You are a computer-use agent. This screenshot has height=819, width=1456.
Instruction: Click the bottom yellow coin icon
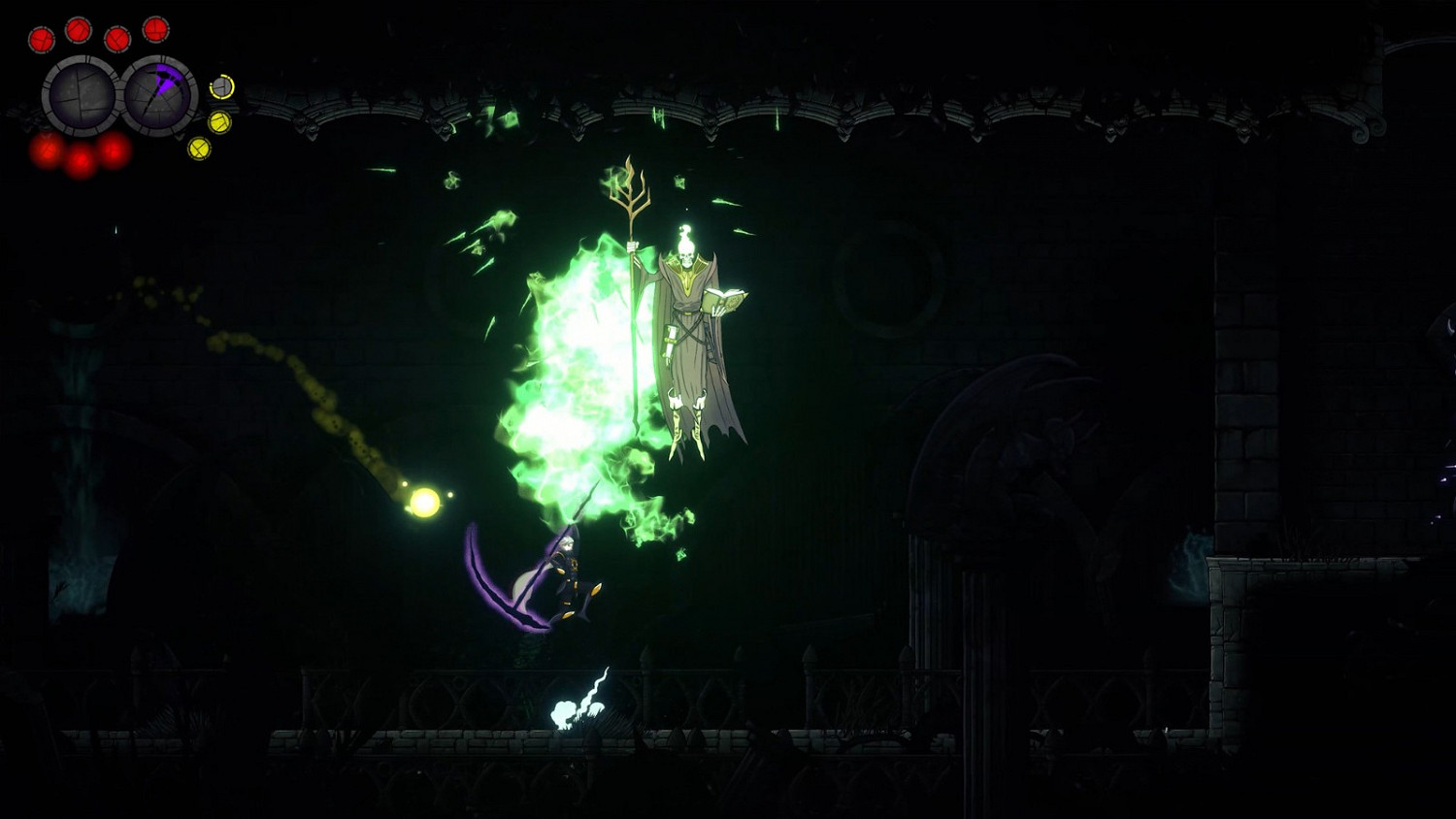tap(200, 148)
